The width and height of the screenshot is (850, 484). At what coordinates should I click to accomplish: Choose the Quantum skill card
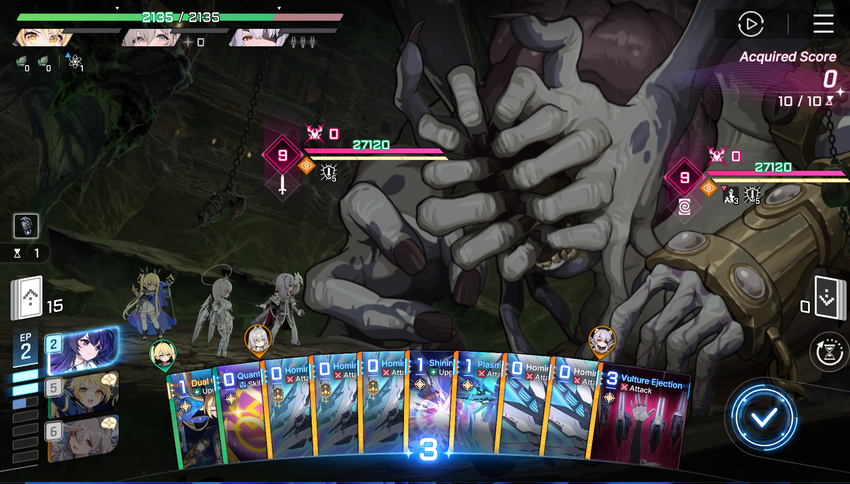click(241, 418)
